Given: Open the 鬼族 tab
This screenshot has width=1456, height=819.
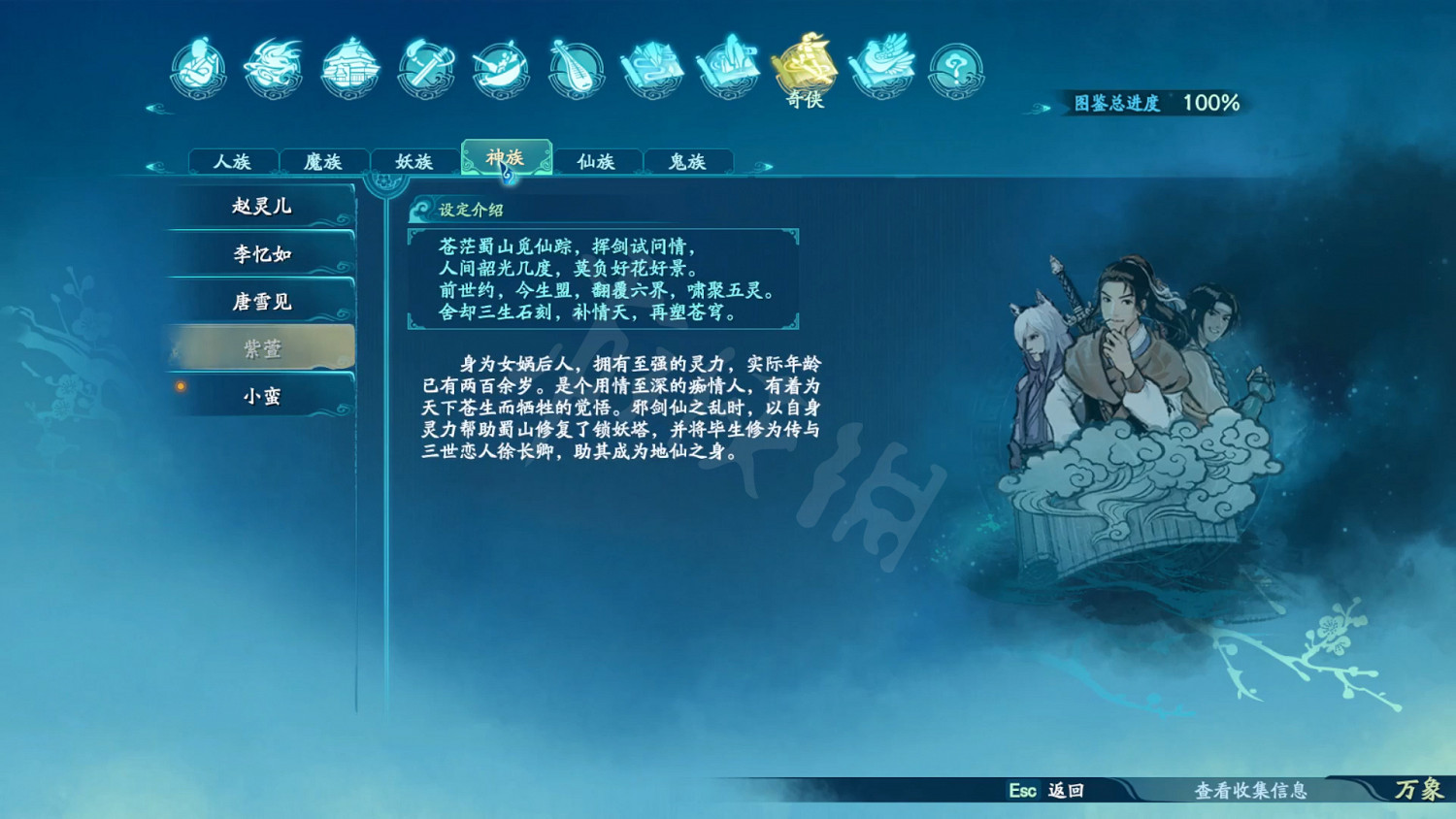Looking at the screenshot, I should pyautogui.click(x=689, y=161).
